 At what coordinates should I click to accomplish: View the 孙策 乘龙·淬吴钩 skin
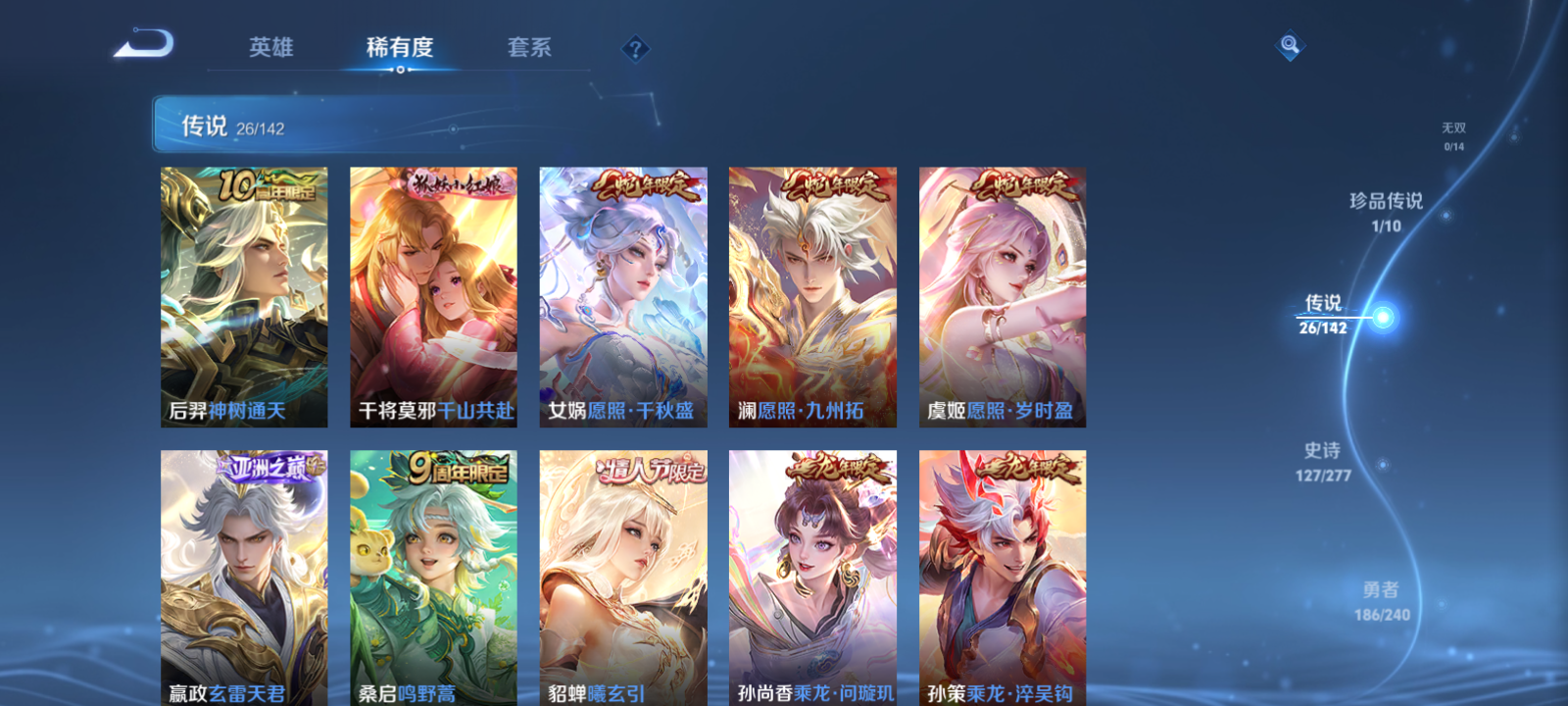click(1004, 579)
